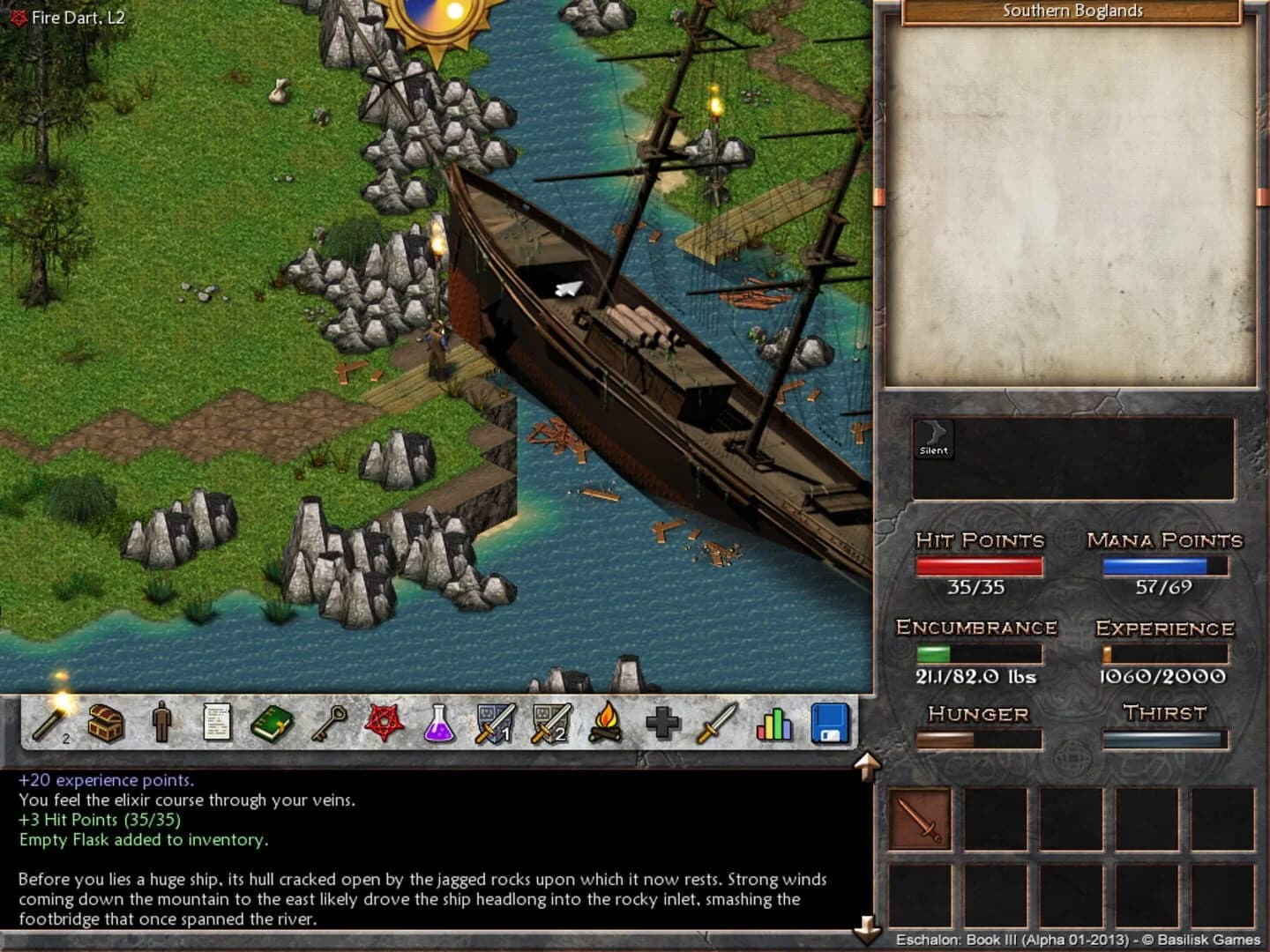Open the character sheet figure icon

[x=159, y=721]
